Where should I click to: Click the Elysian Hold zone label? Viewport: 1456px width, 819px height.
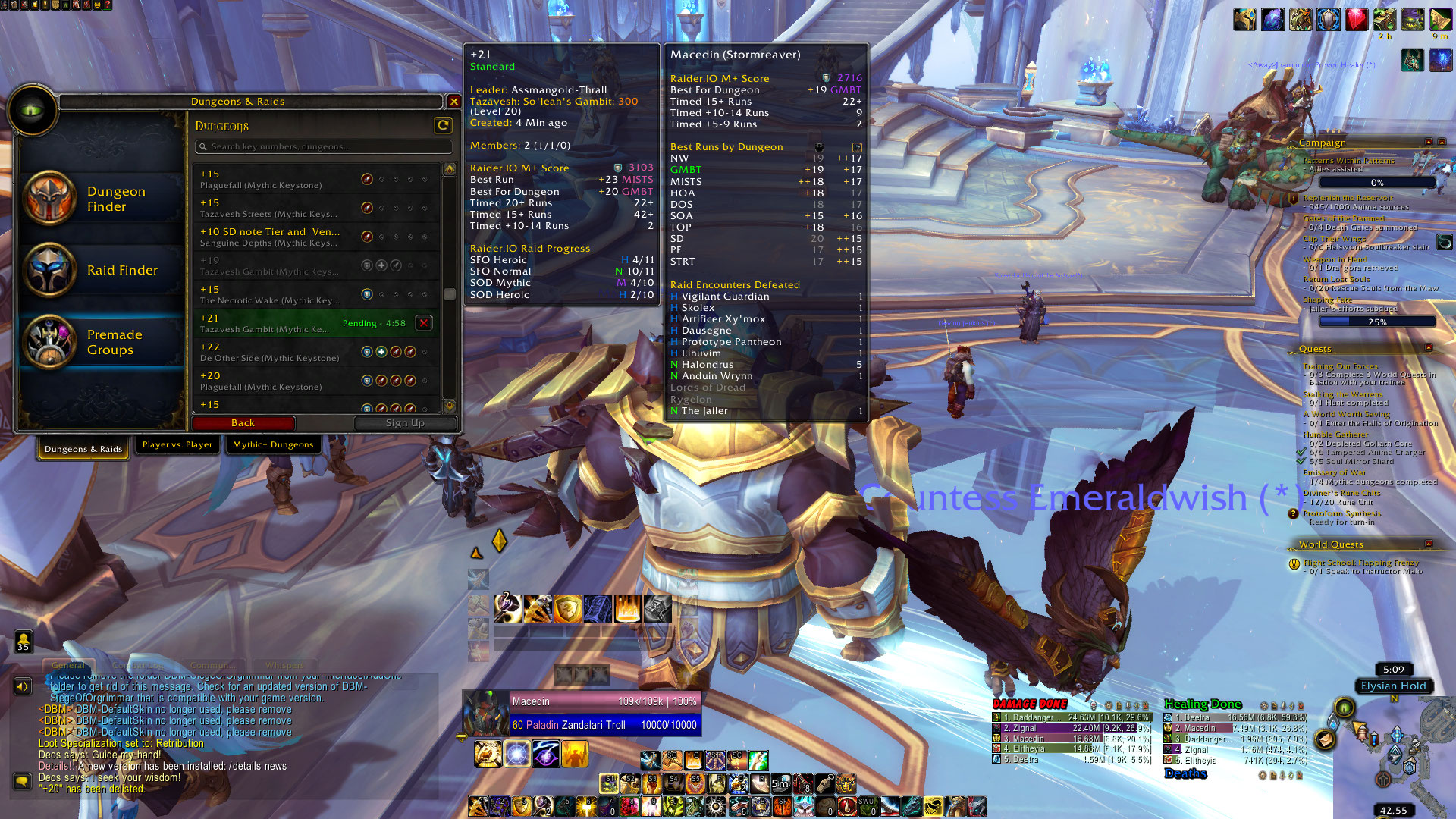1393,686
